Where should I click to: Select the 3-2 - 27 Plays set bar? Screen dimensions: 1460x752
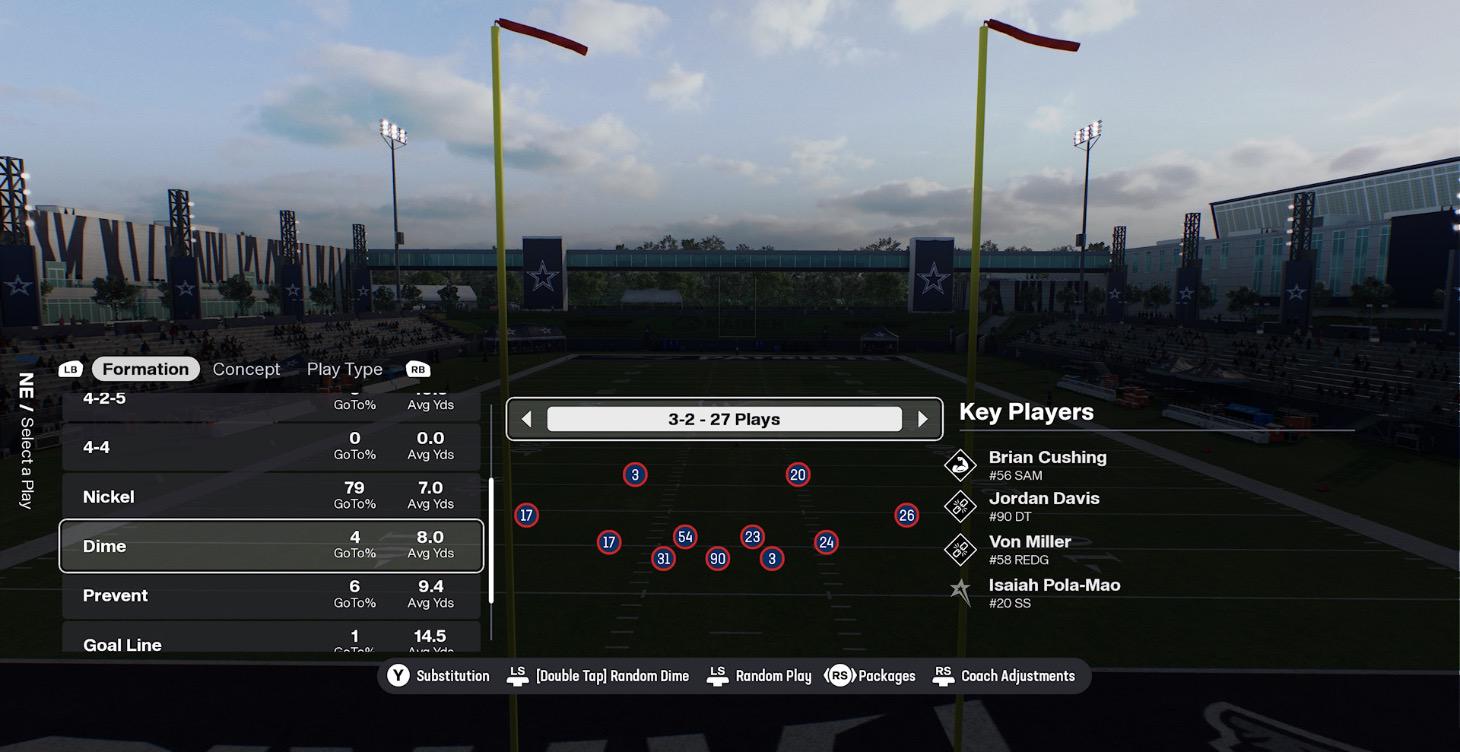pyautogui.click(x=724, y=419)
